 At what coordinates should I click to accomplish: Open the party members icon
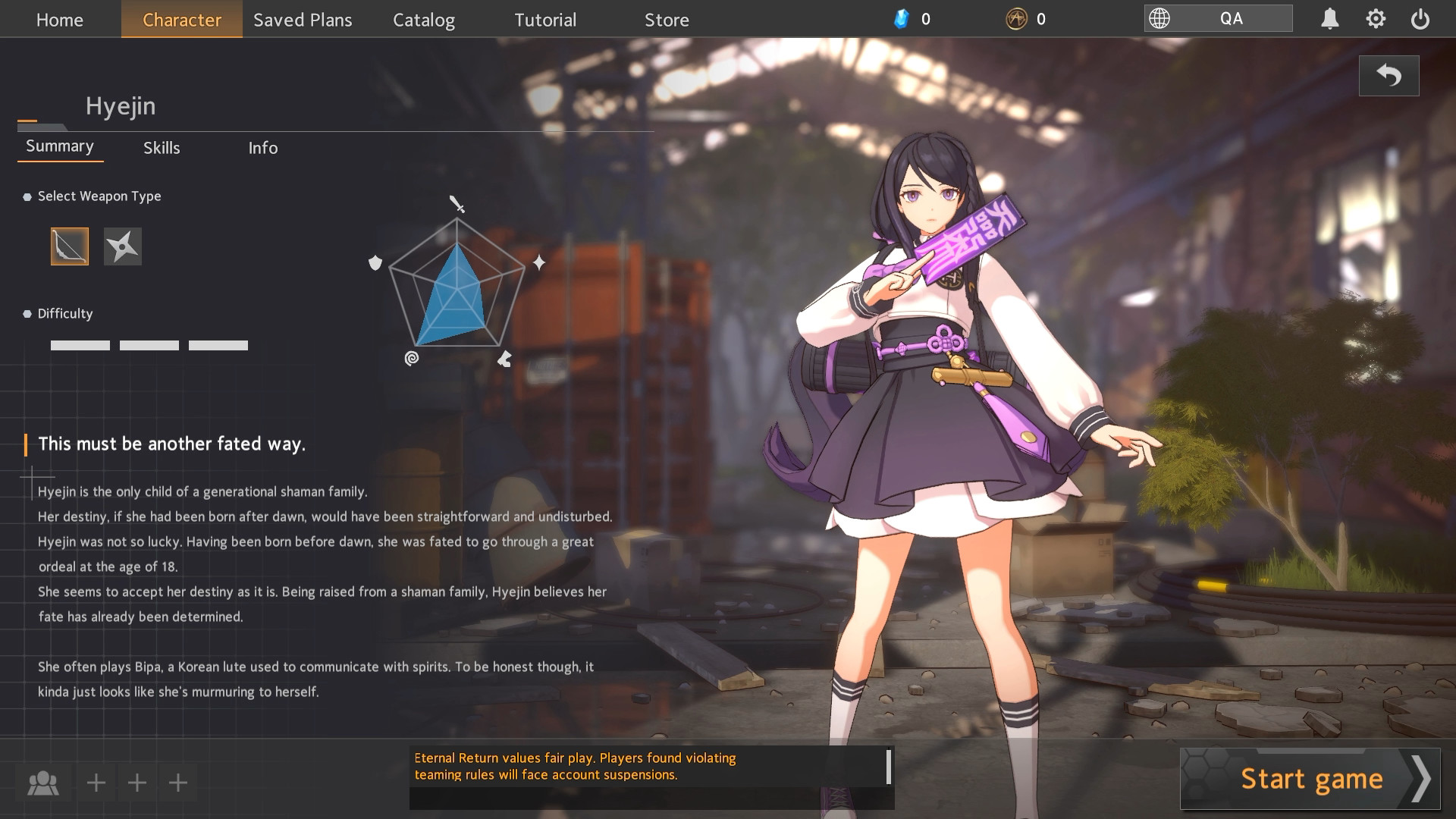point(43,783)
